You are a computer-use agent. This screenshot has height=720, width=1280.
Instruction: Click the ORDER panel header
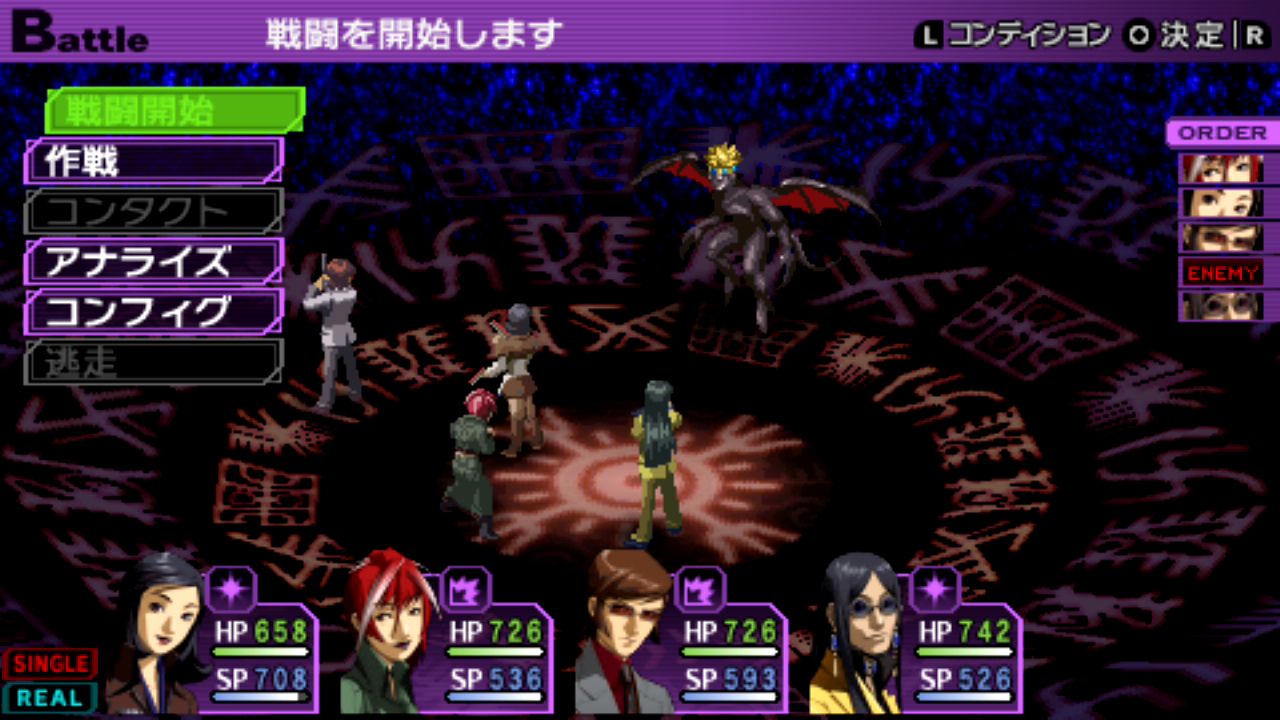1222,133
